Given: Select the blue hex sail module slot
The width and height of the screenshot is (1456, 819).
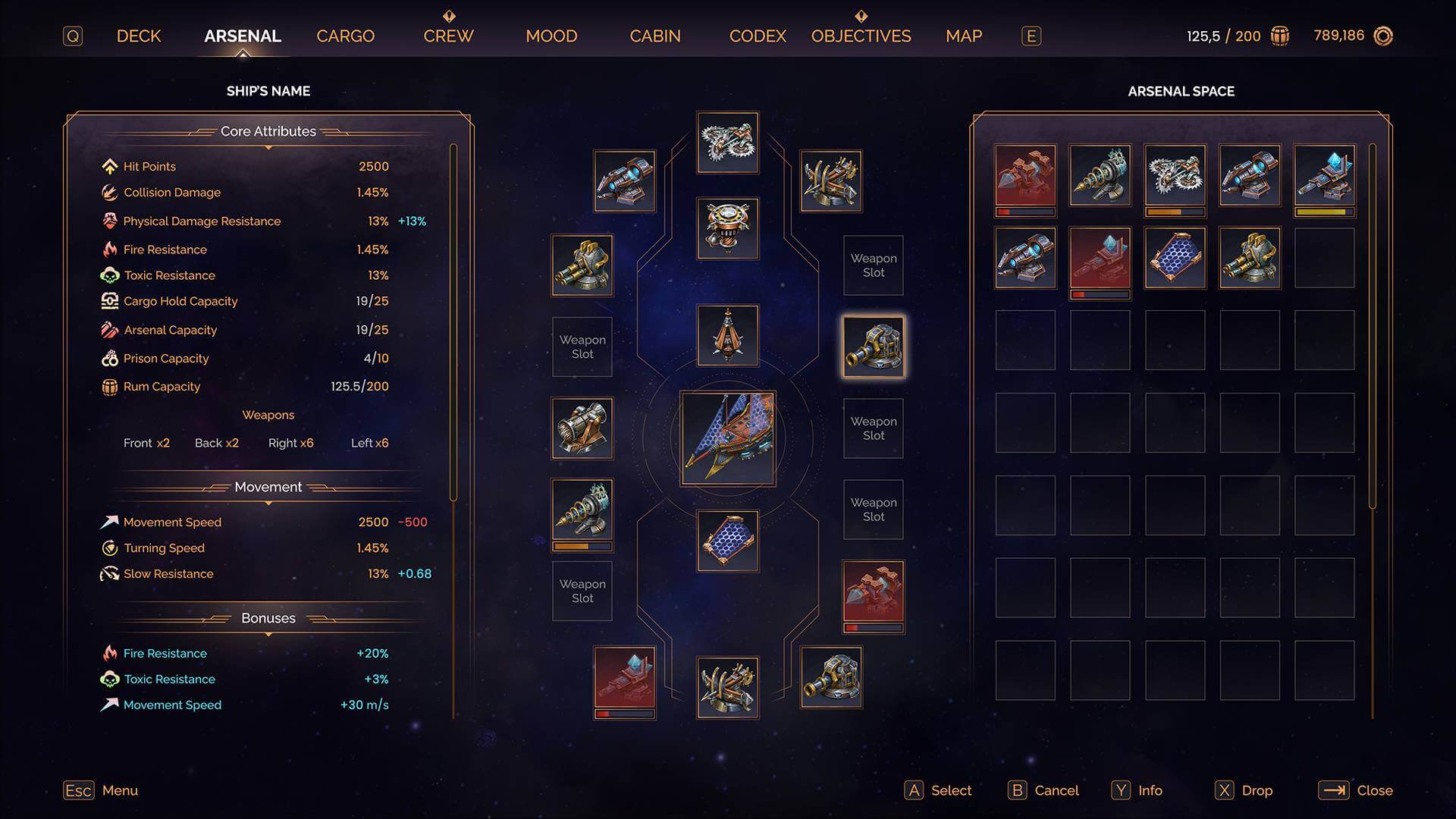Looking at the screenshot, I should [728, 541].
